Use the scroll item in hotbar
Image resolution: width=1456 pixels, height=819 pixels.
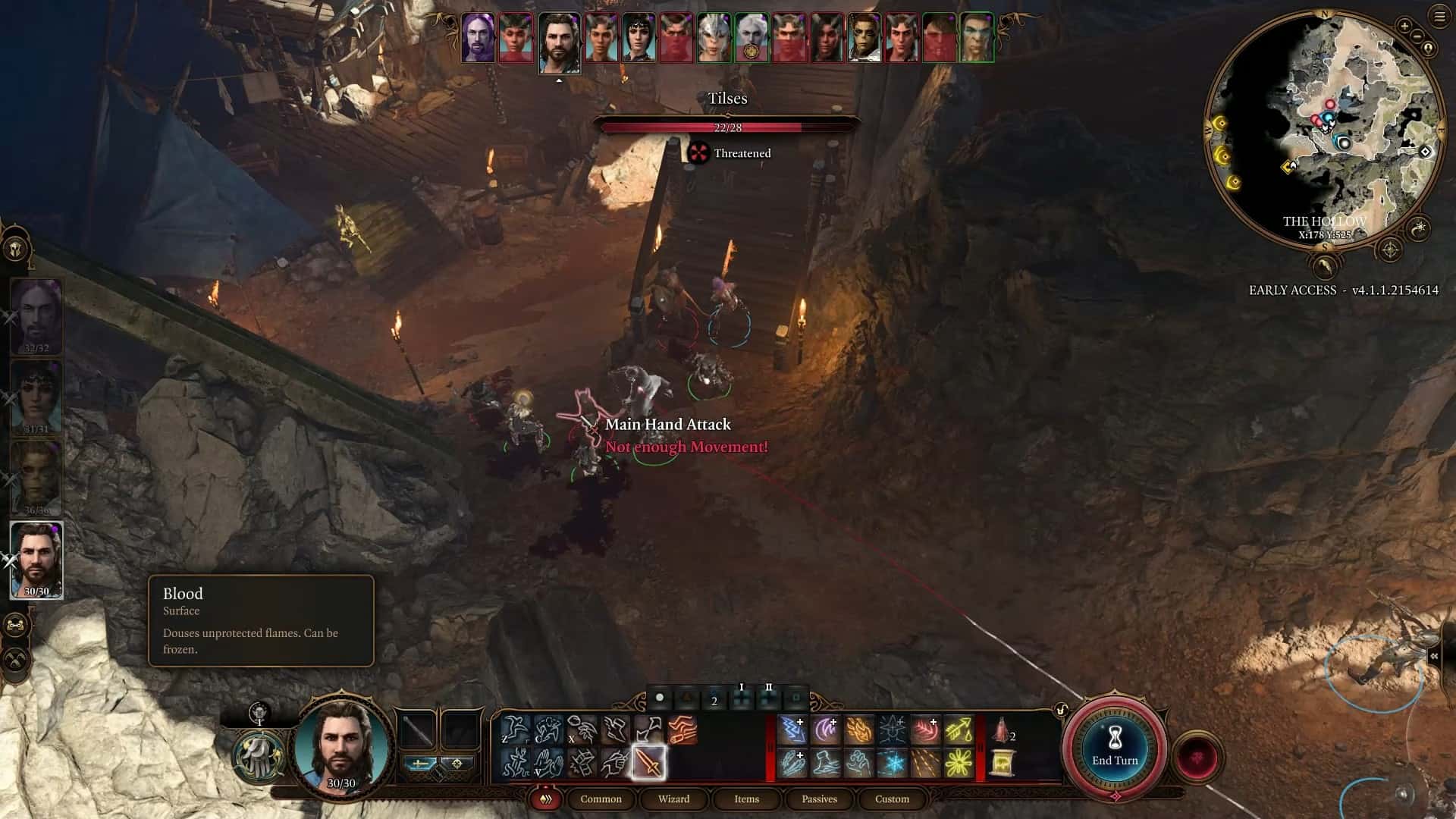pyautogui.click(x=1004, y=763)
